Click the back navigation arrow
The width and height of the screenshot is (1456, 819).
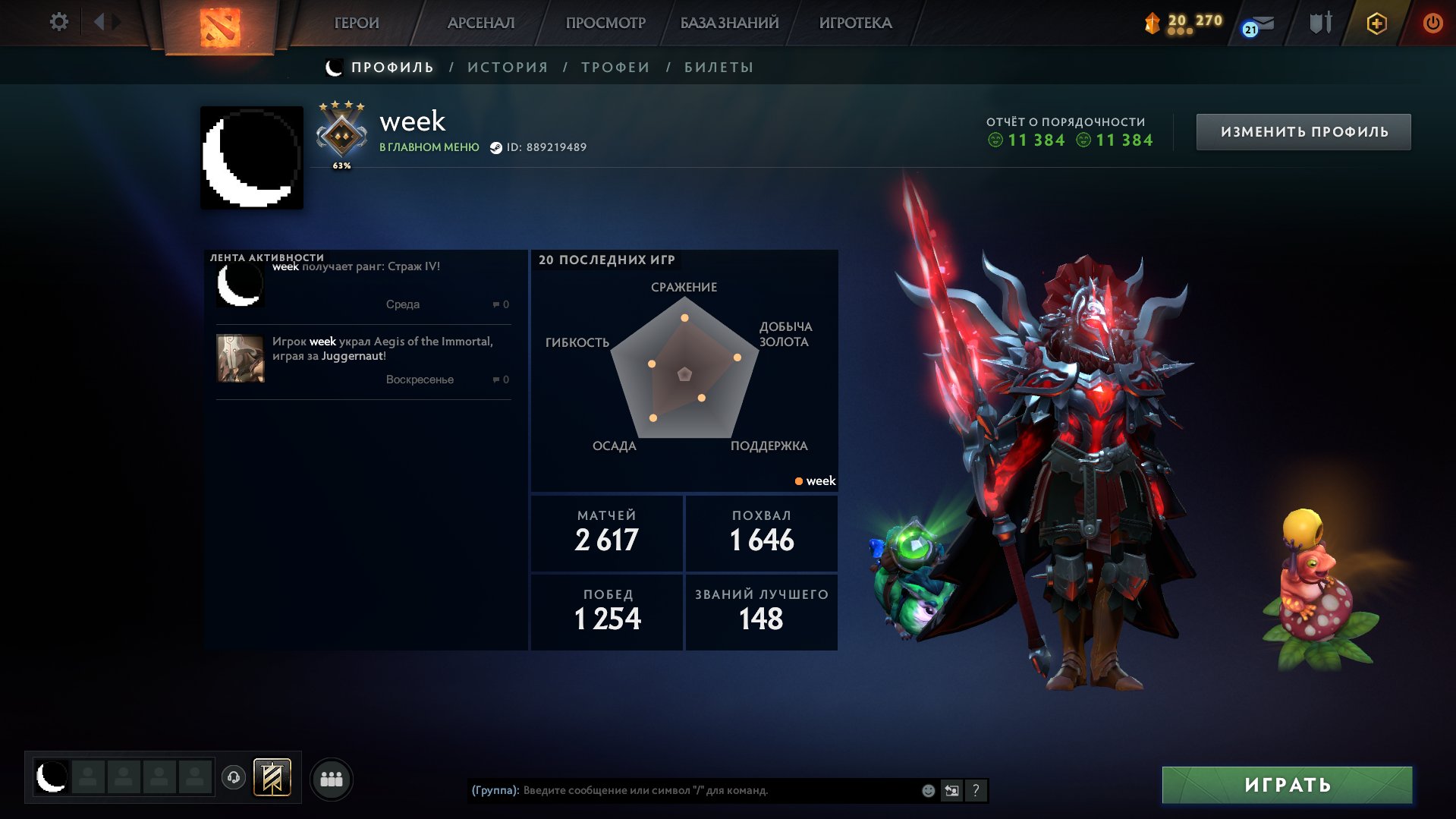pyautogui.click(x=98, y=22)
